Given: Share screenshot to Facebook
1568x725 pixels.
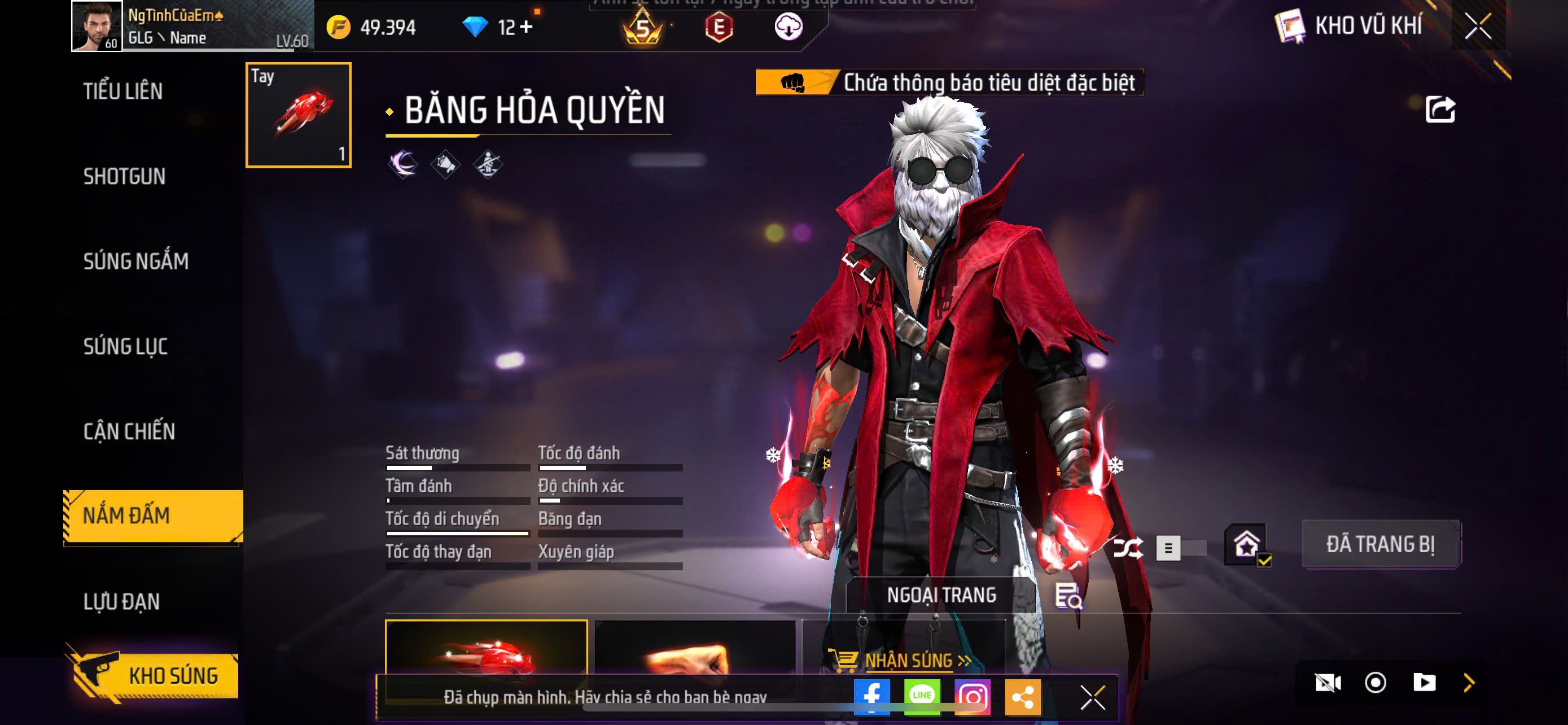Looking at the screenshot, I should coord(871,696).
